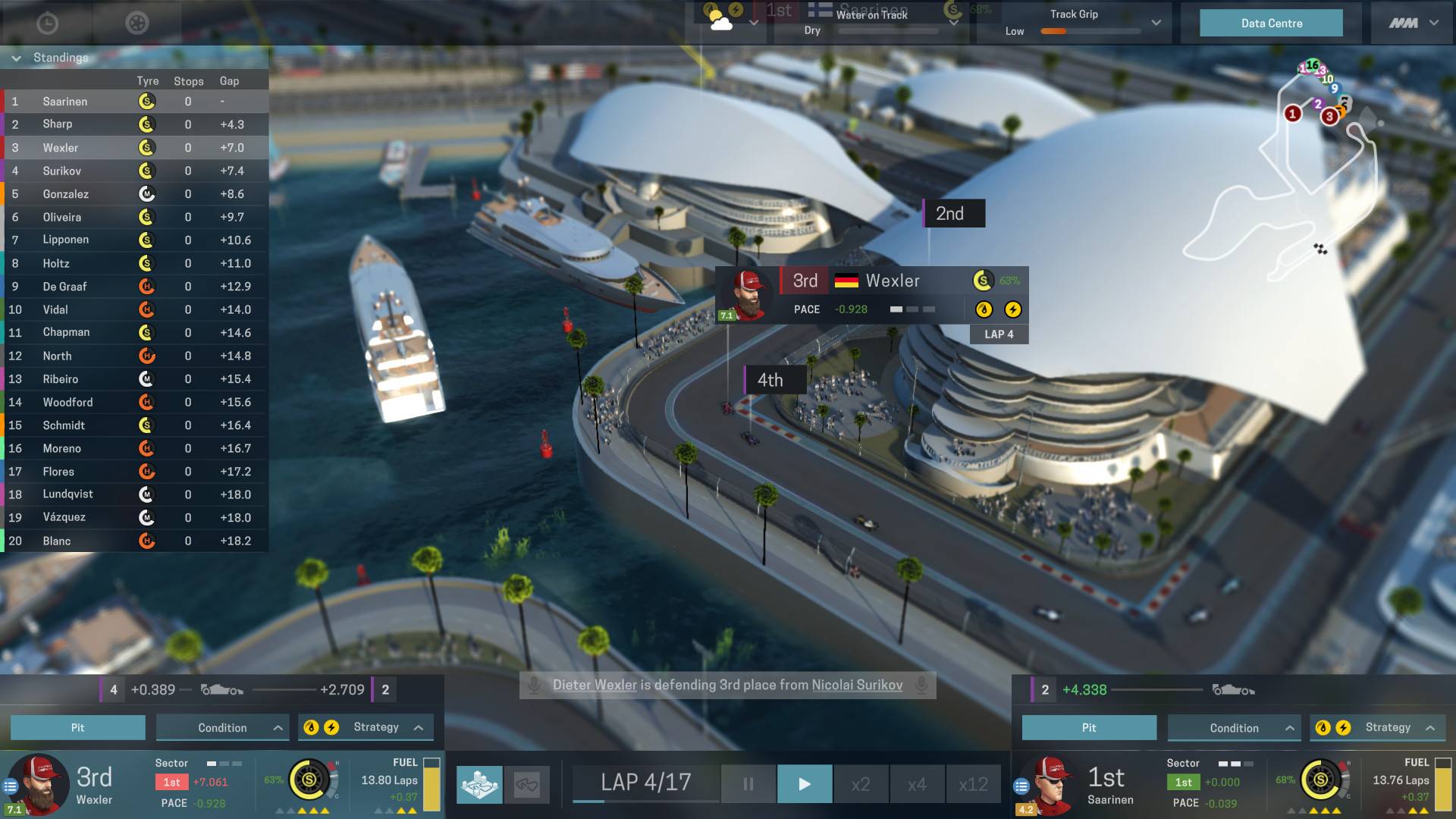
Task: Click the fuel droplet icon beside Wexler's Strategy
Action: click(310, 726)
